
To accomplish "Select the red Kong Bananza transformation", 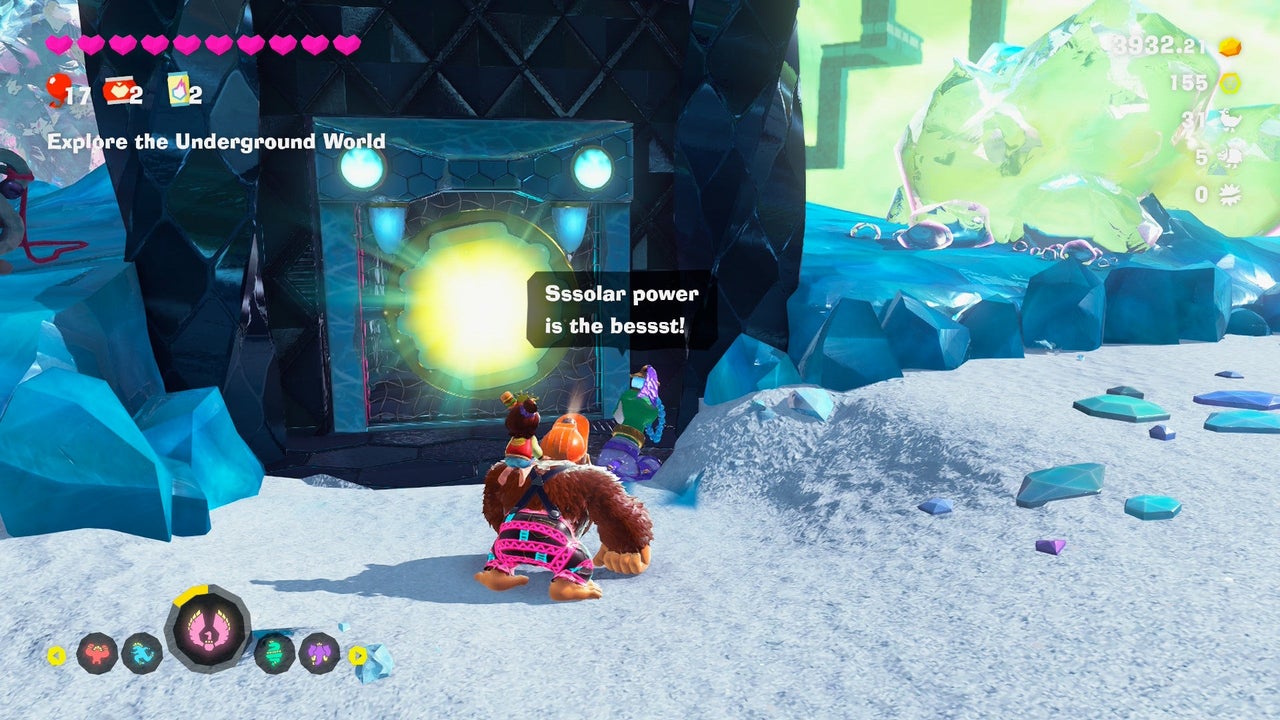I will (97, 653).
